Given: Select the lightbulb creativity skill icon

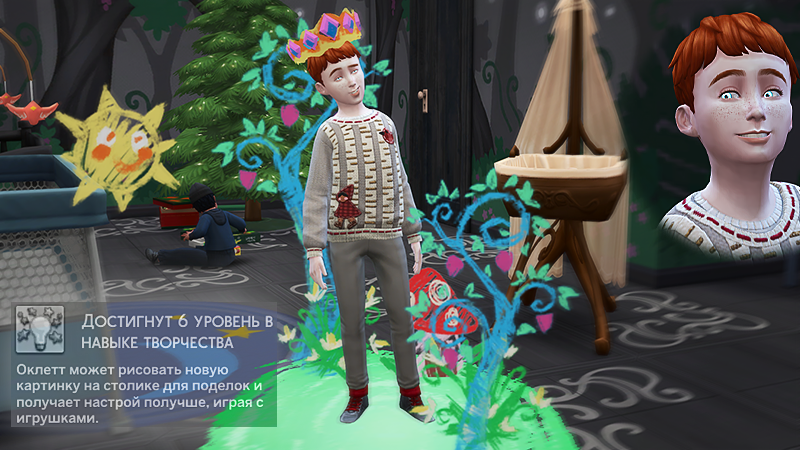Looking at the screenshot, I should pyautogui.click(x=40, y=329).
